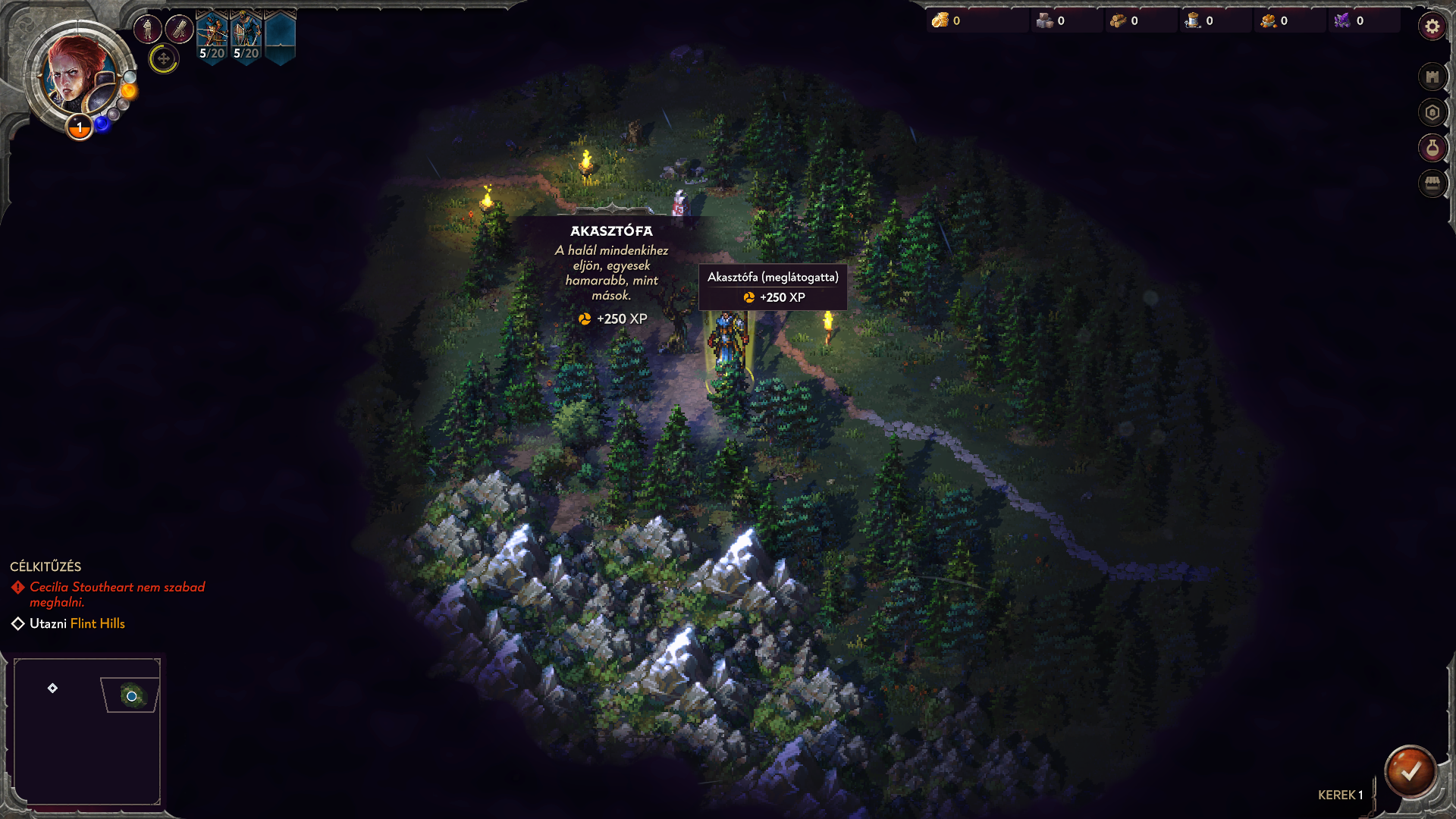Click the movement points arrows icon
This screenshot has width=1456, height=819.
coord(163,58)
